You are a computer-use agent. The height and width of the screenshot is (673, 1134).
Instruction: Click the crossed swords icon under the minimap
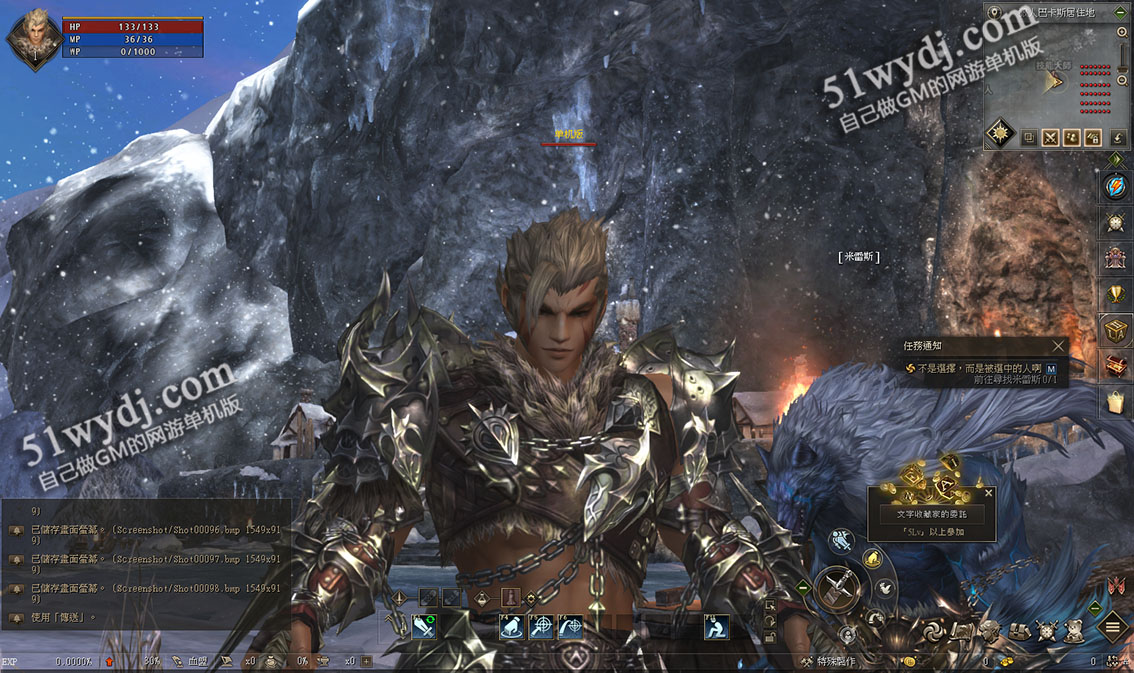tap(1051, 138)
